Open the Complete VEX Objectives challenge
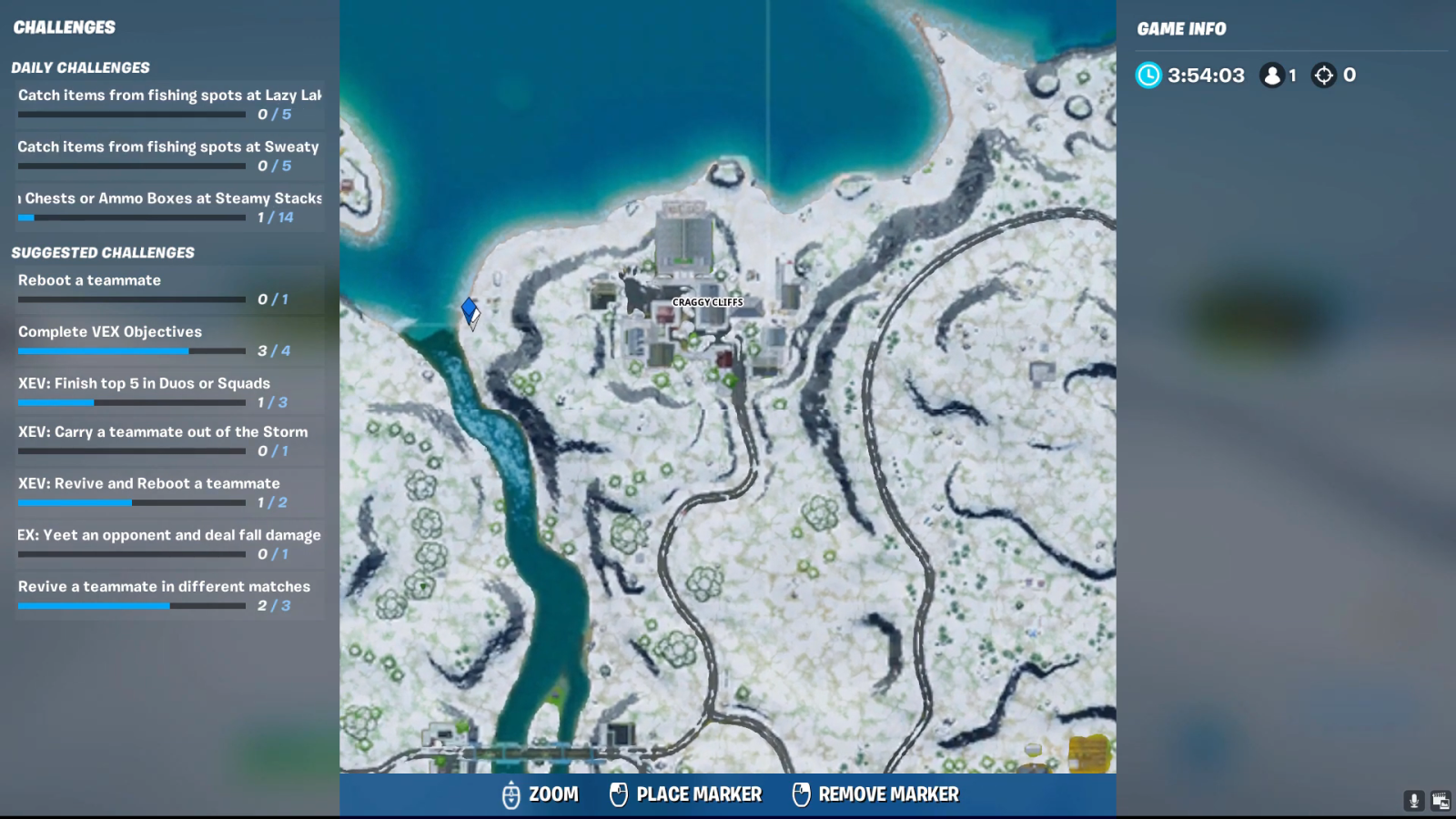 (169, 340)
